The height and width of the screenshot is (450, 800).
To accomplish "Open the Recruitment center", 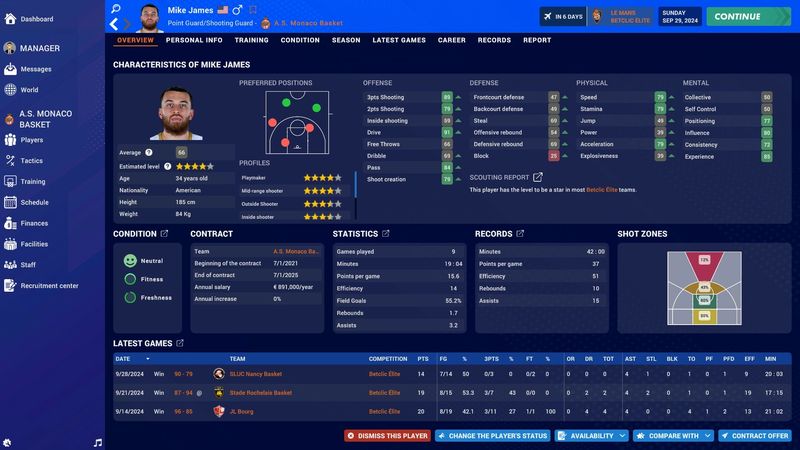I will point(49,286).
